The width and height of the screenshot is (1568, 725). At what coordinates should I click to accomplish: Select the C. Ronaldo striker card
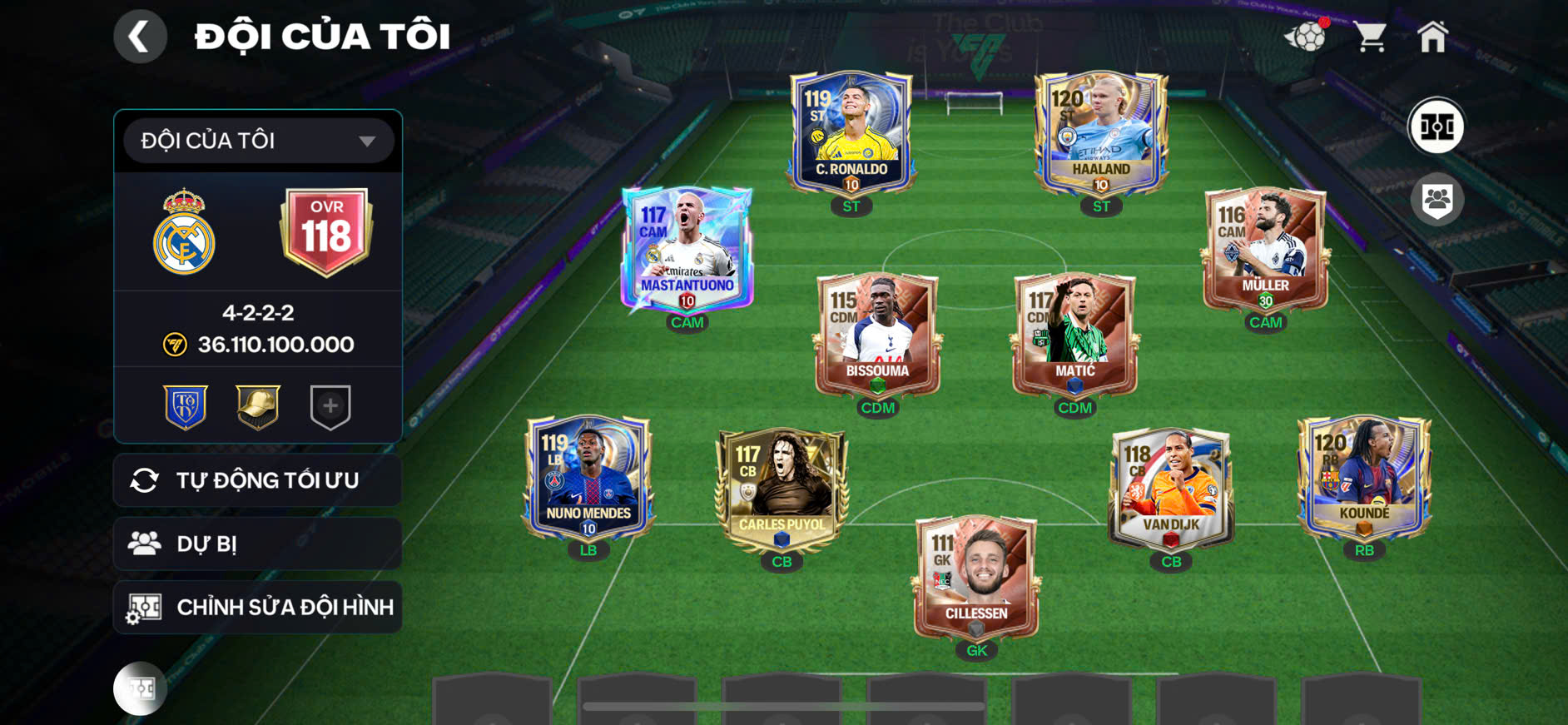pyautogui.click(x=851, y=133)
